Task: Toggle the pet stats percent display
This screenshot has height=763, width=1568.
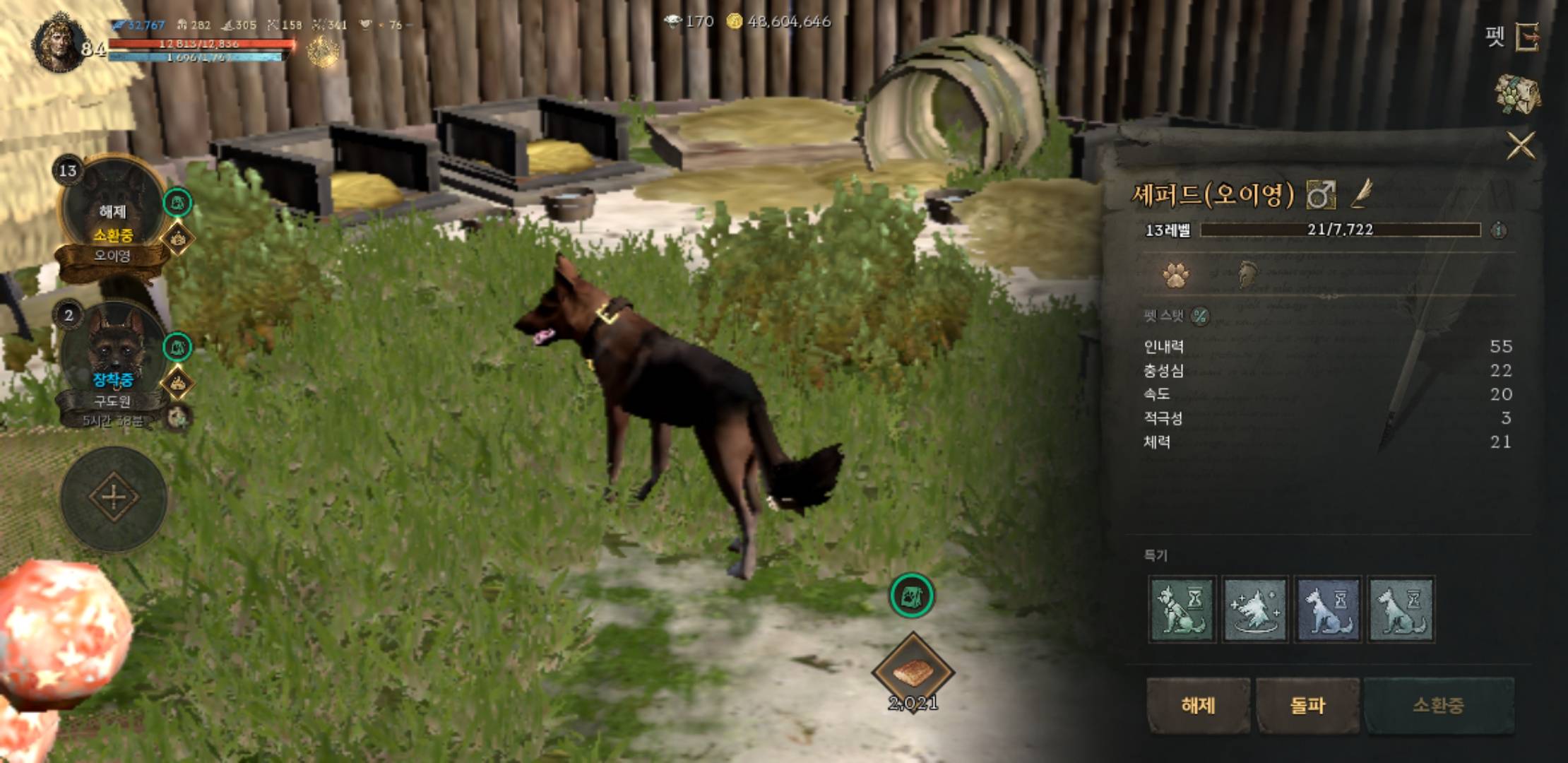Action: tap(1199, 316)
